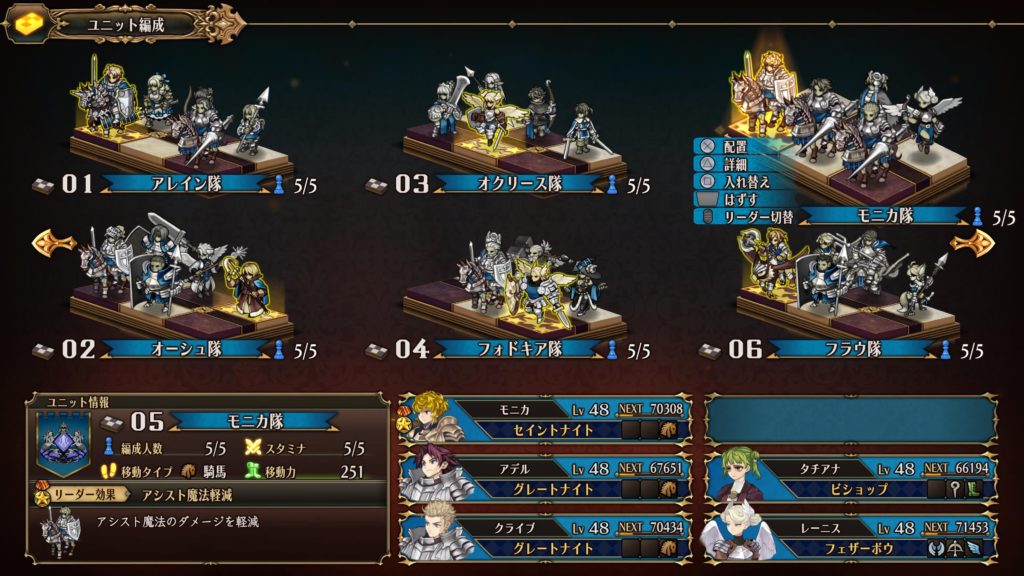Choose リーダー切替 menu option
This screenshot has height=576, width=1024.
[752, 216]
